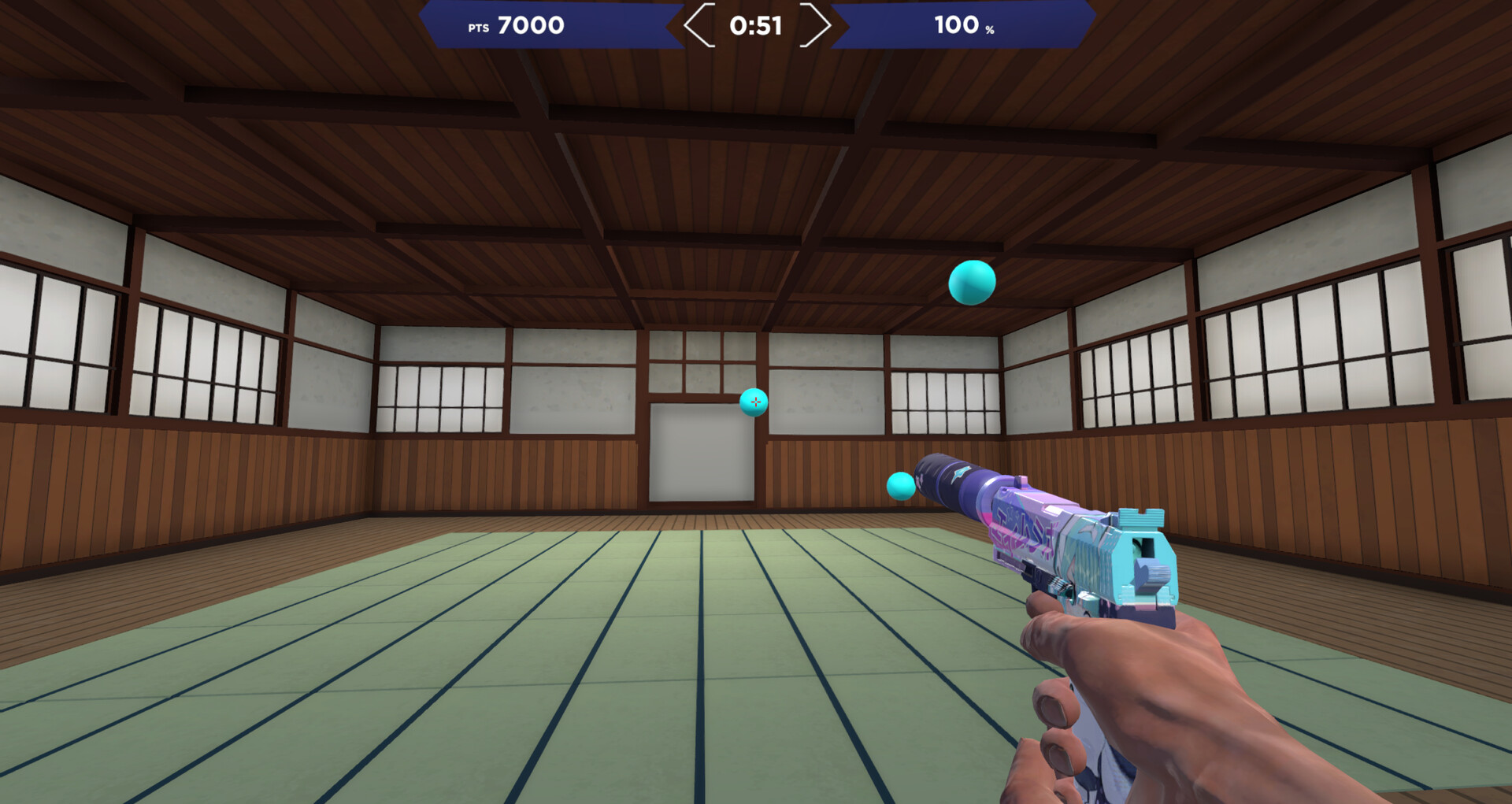Image resolution: width=1512 pixels, height=804 pixels.
Task: Click the timer arrow pointing left to rewind
Action: coord(698,25)
